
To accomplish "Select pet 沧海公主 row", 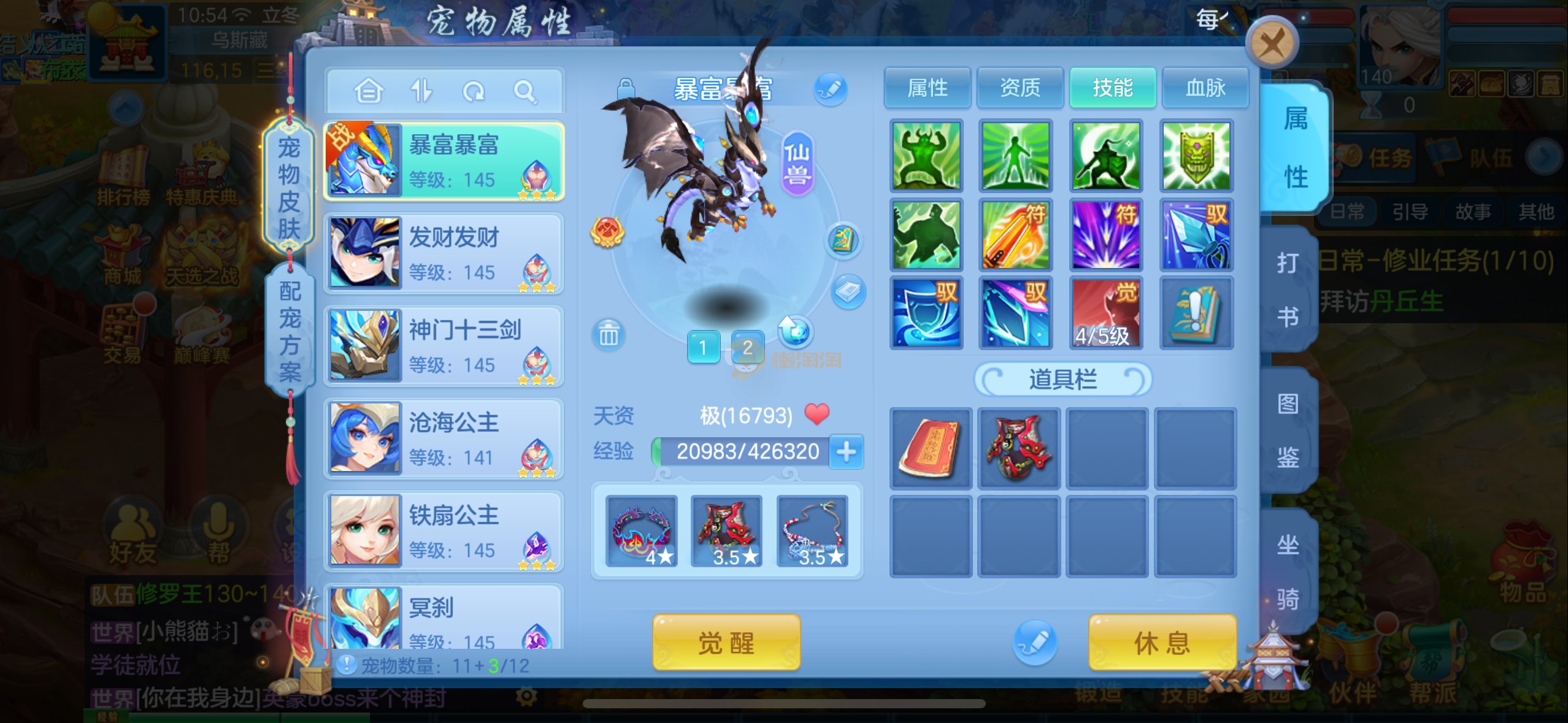I will pos(444,438).
